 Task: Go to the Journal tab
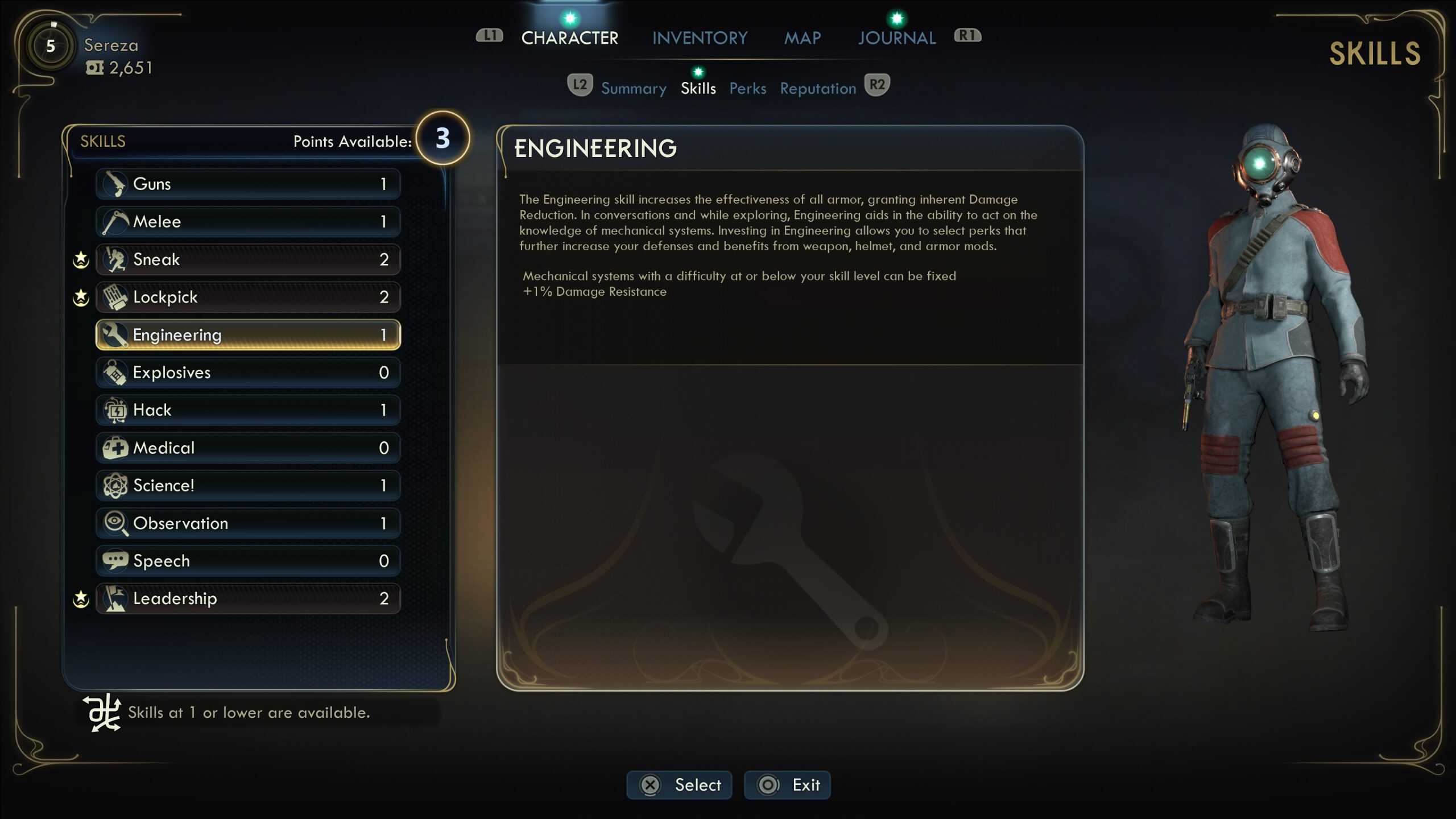[896, 38]
